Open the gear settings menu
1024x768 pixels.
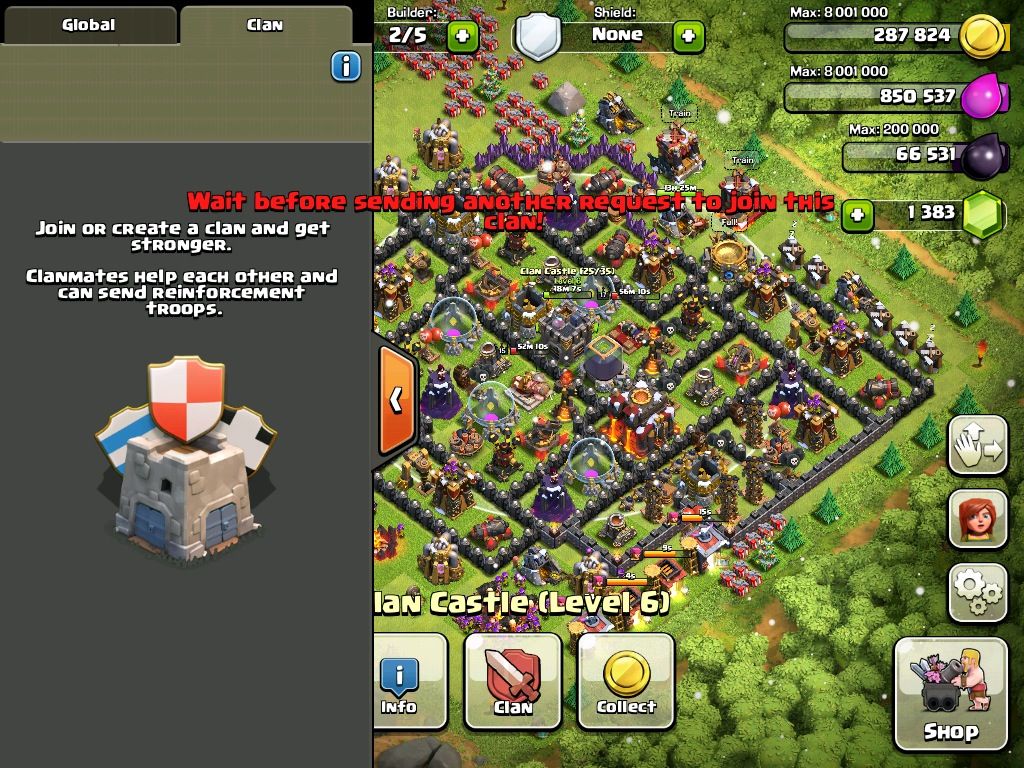pyautogui.click(x=977, y=591)
